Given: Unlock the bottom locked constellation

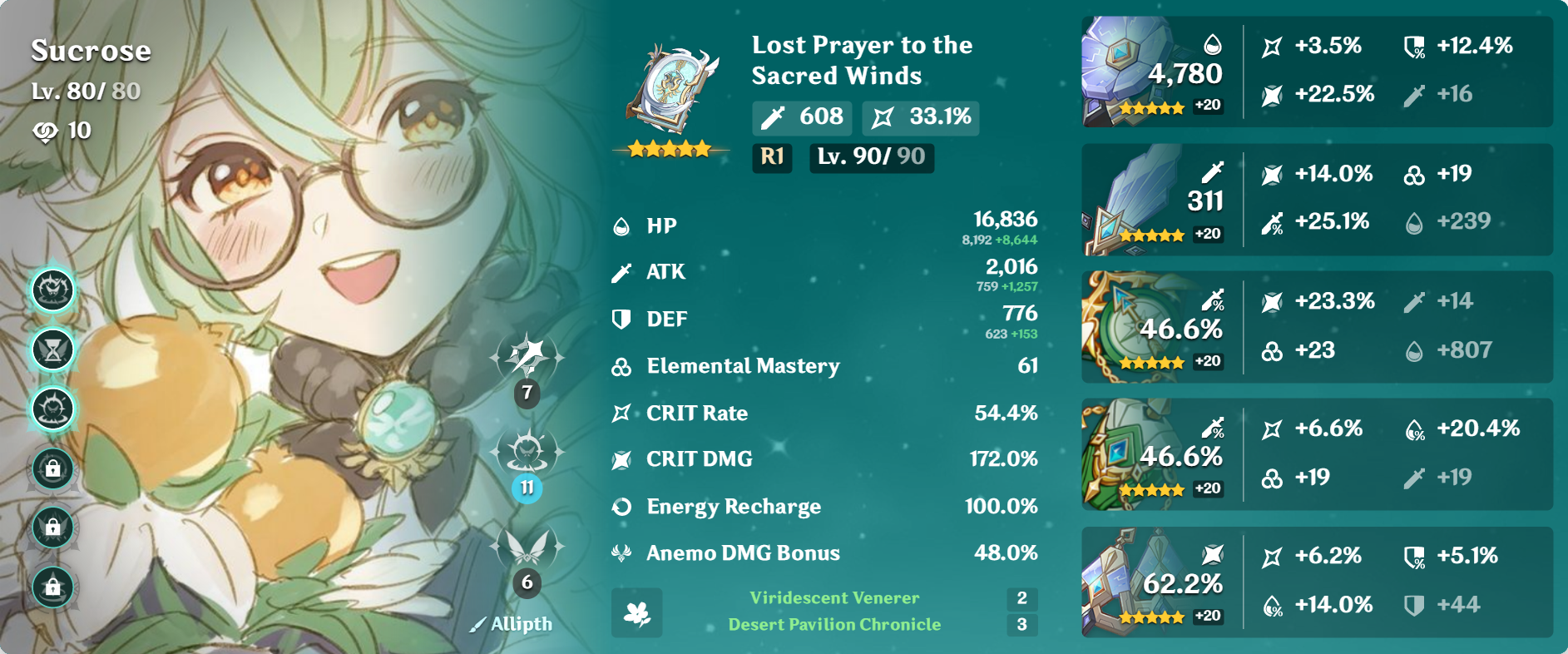Looking at the screenshot, I should click(52, 586).
